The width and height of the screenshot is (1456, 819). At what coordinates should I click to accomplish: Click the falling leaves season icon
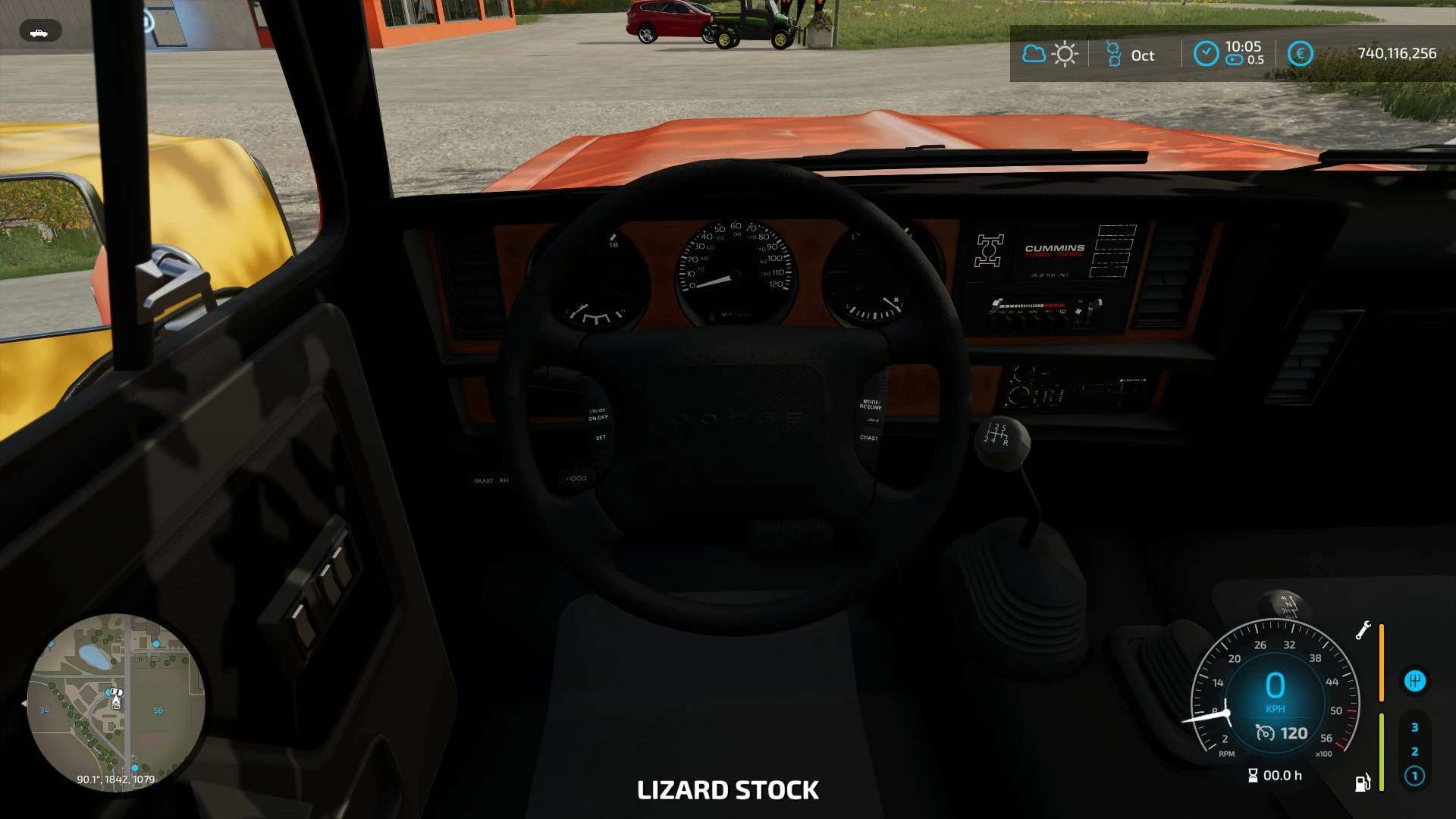point(1112,54)
